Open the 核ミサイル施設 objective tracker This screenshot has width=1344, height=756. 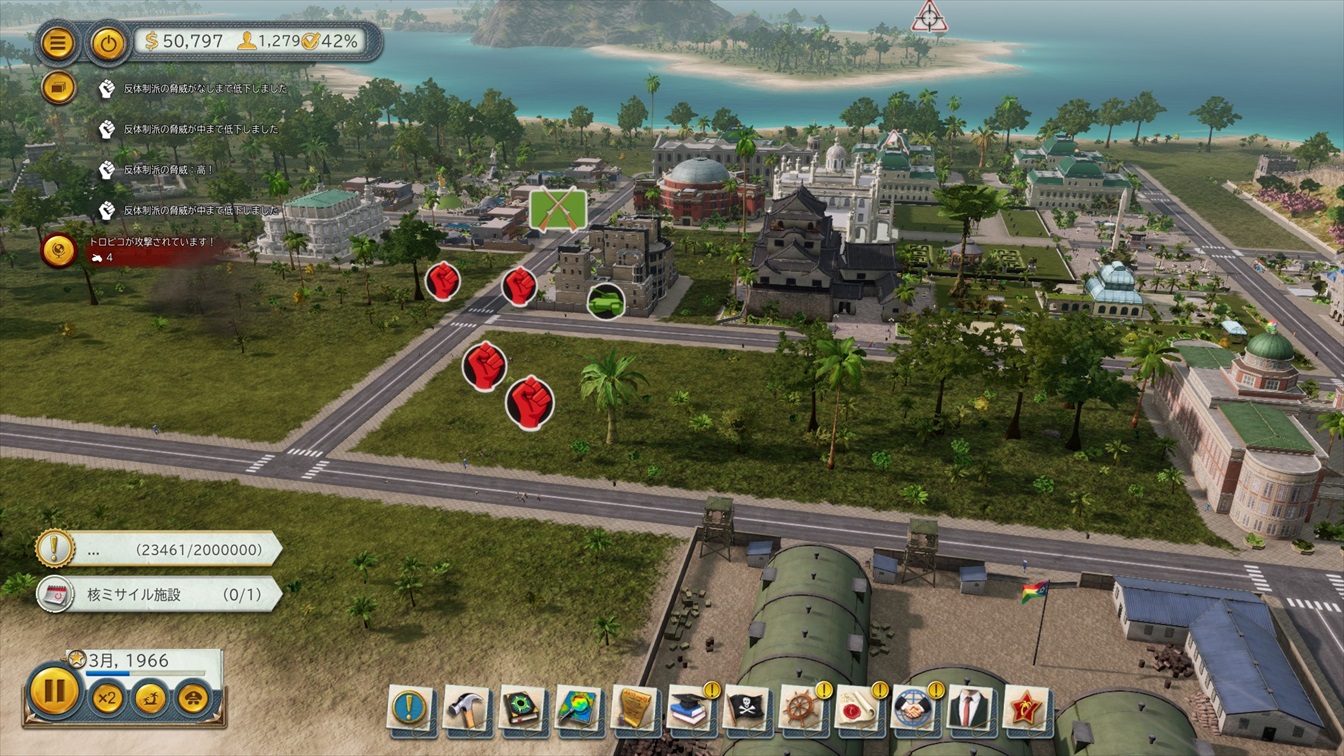click(x=160, y=594)
